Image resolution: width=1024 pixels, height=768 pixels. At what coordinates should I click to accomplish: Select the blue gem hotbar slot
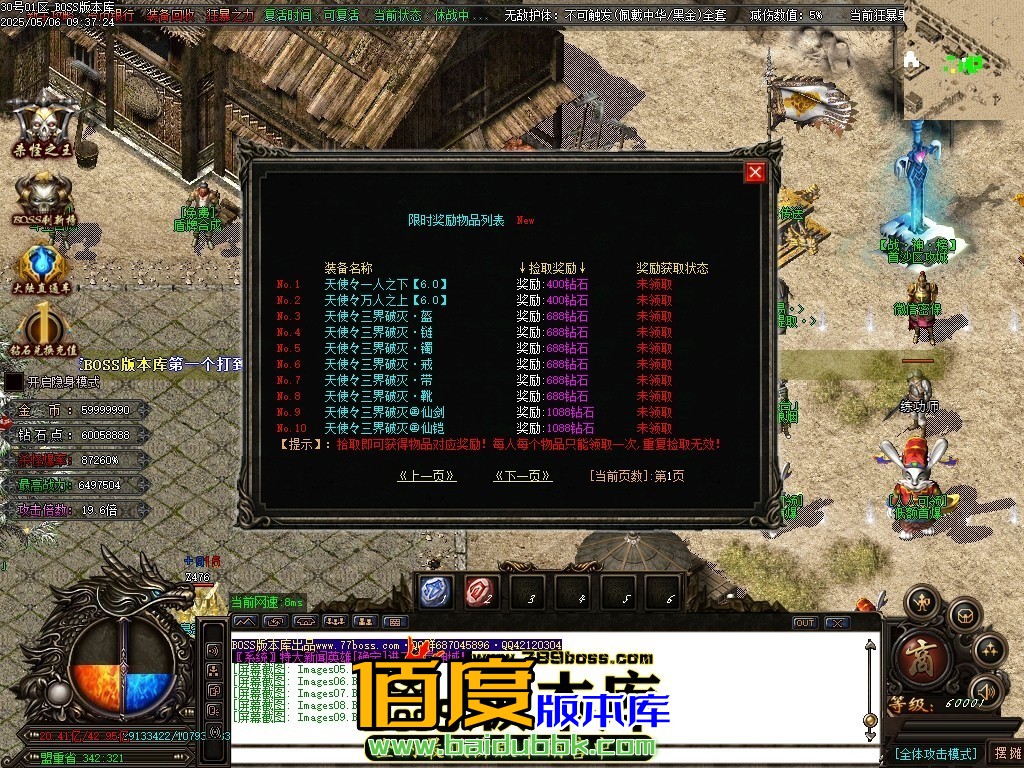[434, 591]
